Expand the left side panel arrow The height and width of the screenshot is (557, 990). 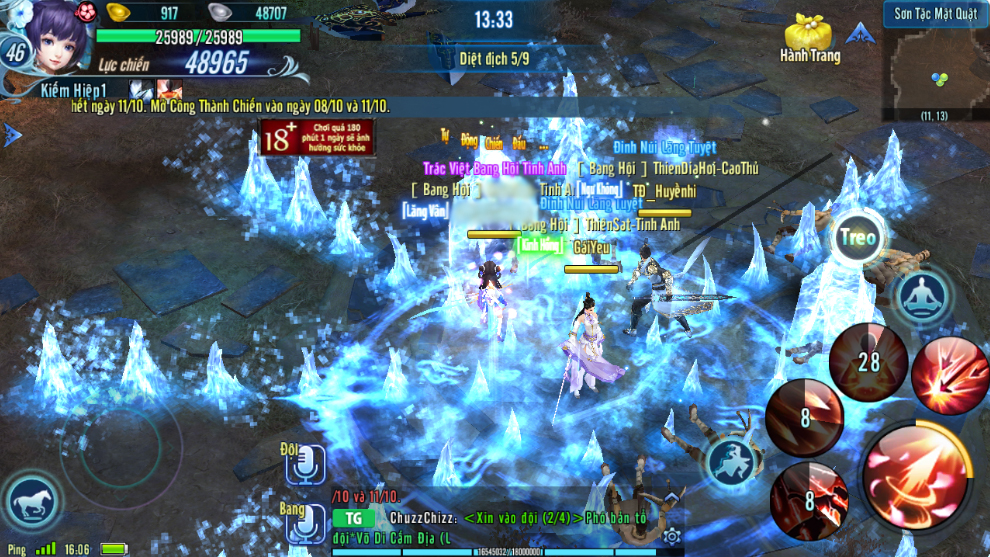click(x=11, y=135)
